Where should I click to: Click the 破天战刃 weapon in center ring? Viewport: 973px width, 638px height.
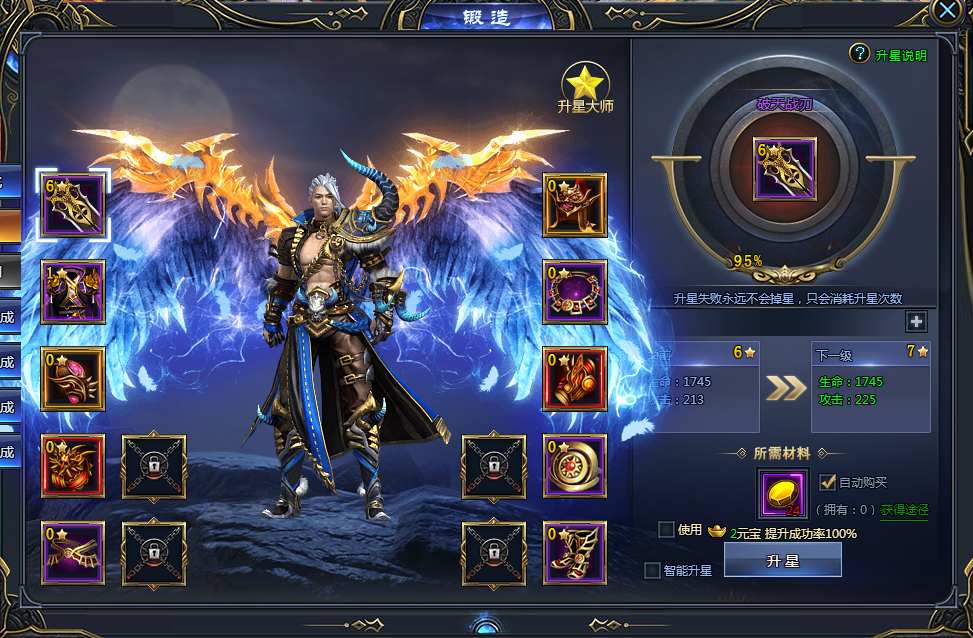tap(784, 169)
